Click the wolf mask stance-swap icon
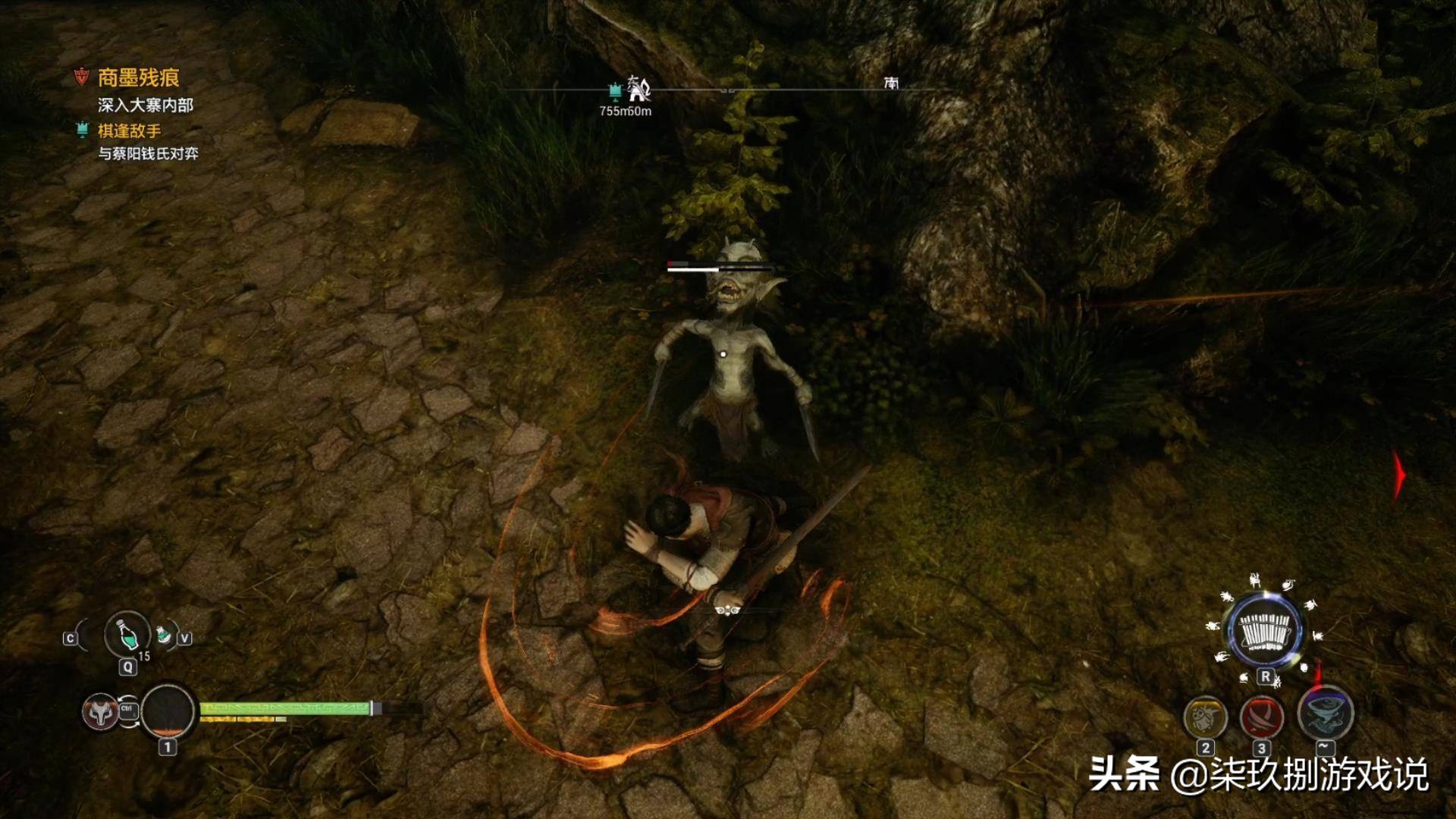The image size is (1456, 819). click(100, 712)
